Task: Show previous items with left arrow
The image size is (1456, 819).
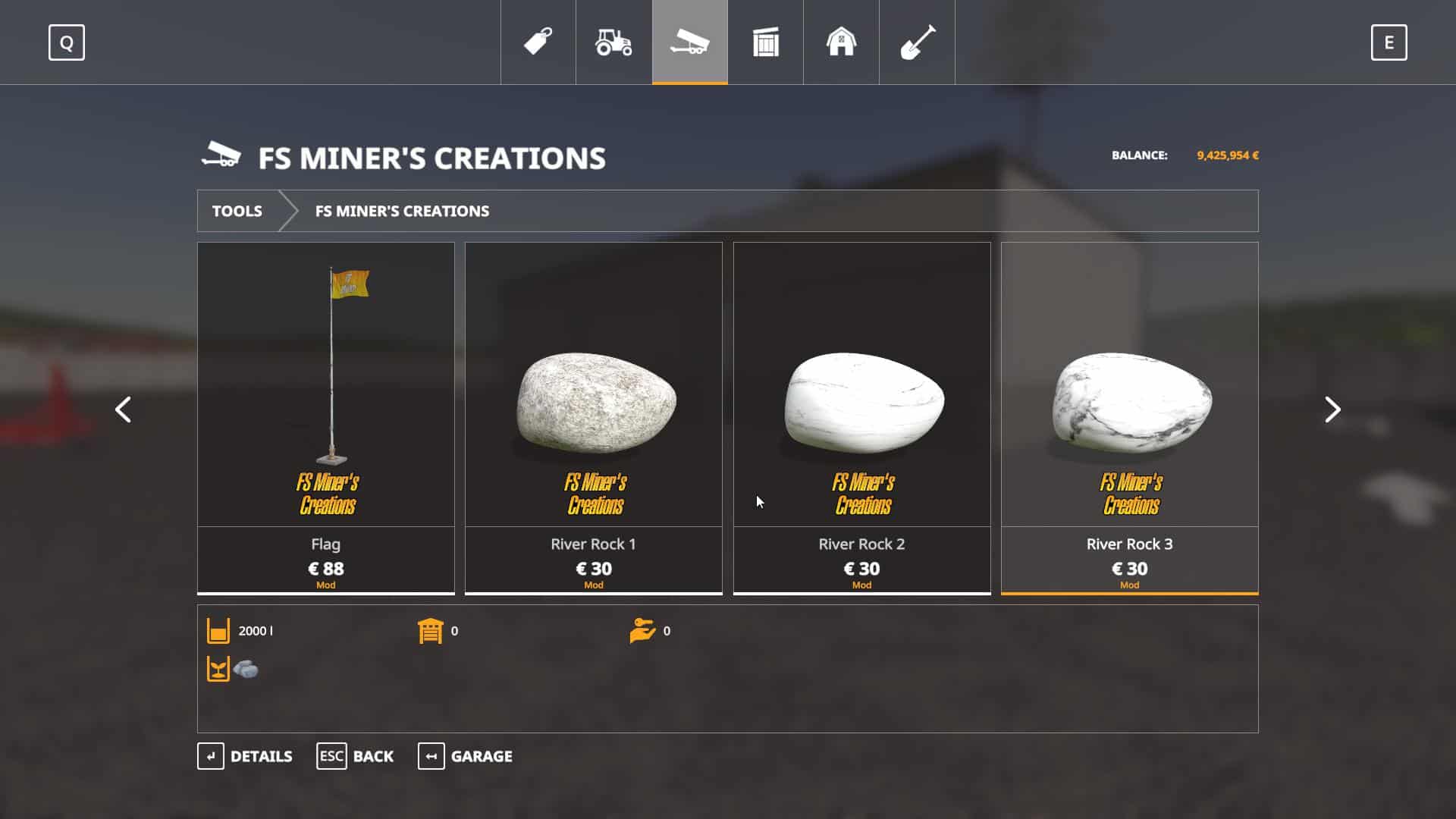Action: click(x=123, y=409)
